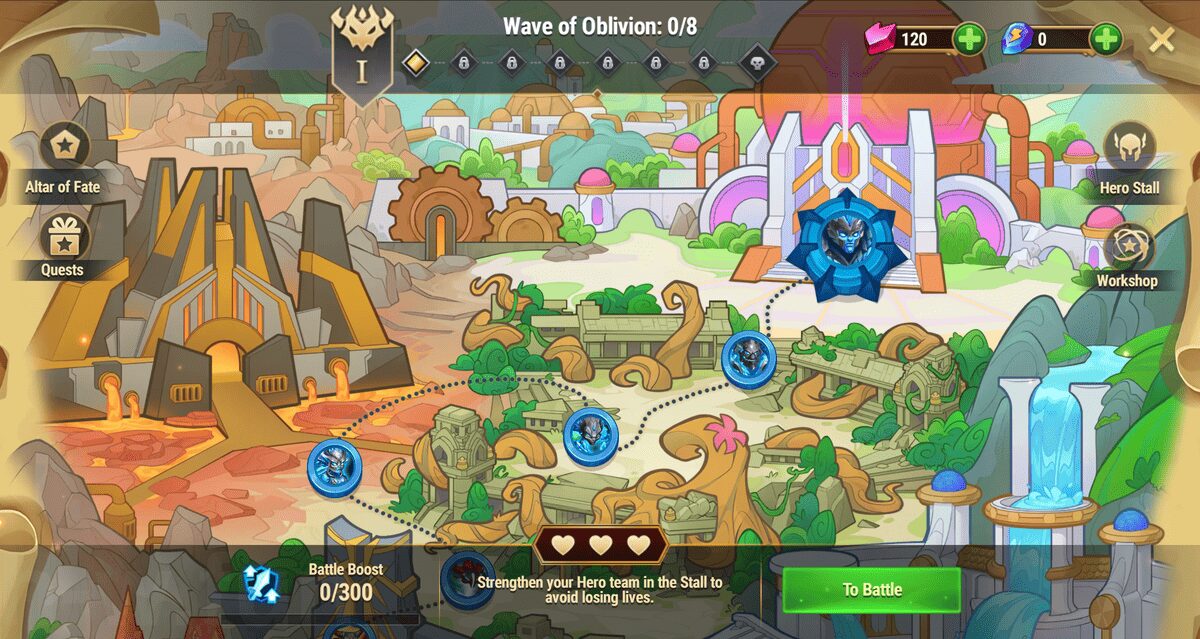Viewport: 1200px width, 639px height.
Task: Add more blue gem currency
Action: tap(1105, 40)
